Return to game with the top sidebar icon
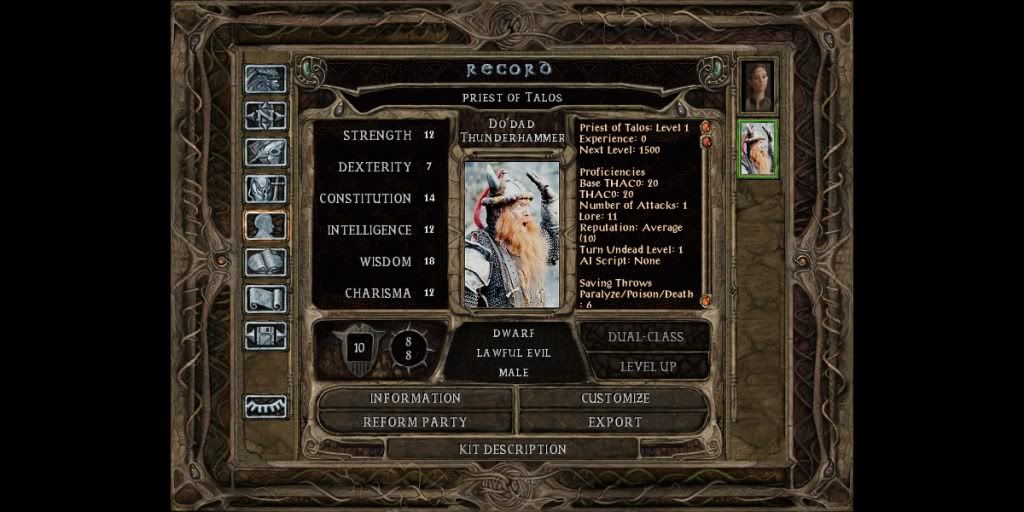Image resolution: width=1024 pixels, height=512 pixels. [x=266, y=79]
